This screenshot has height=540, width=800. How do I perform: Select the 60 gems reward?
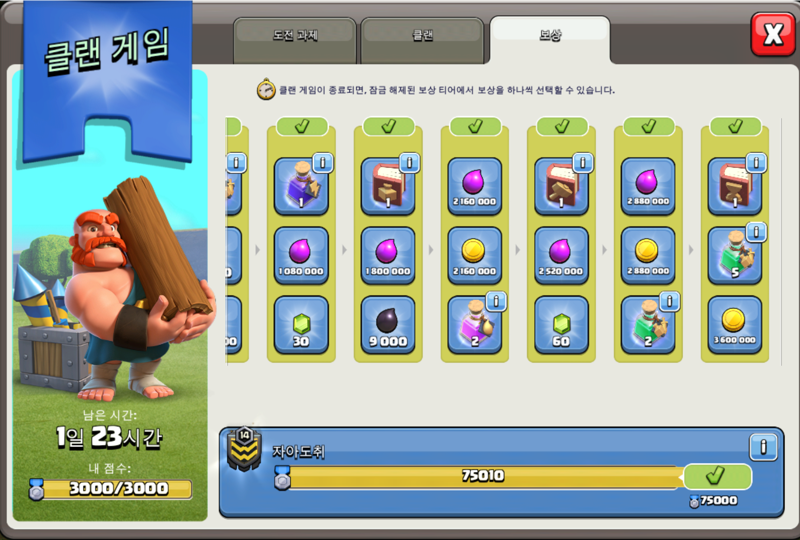(x=561, y=324)
